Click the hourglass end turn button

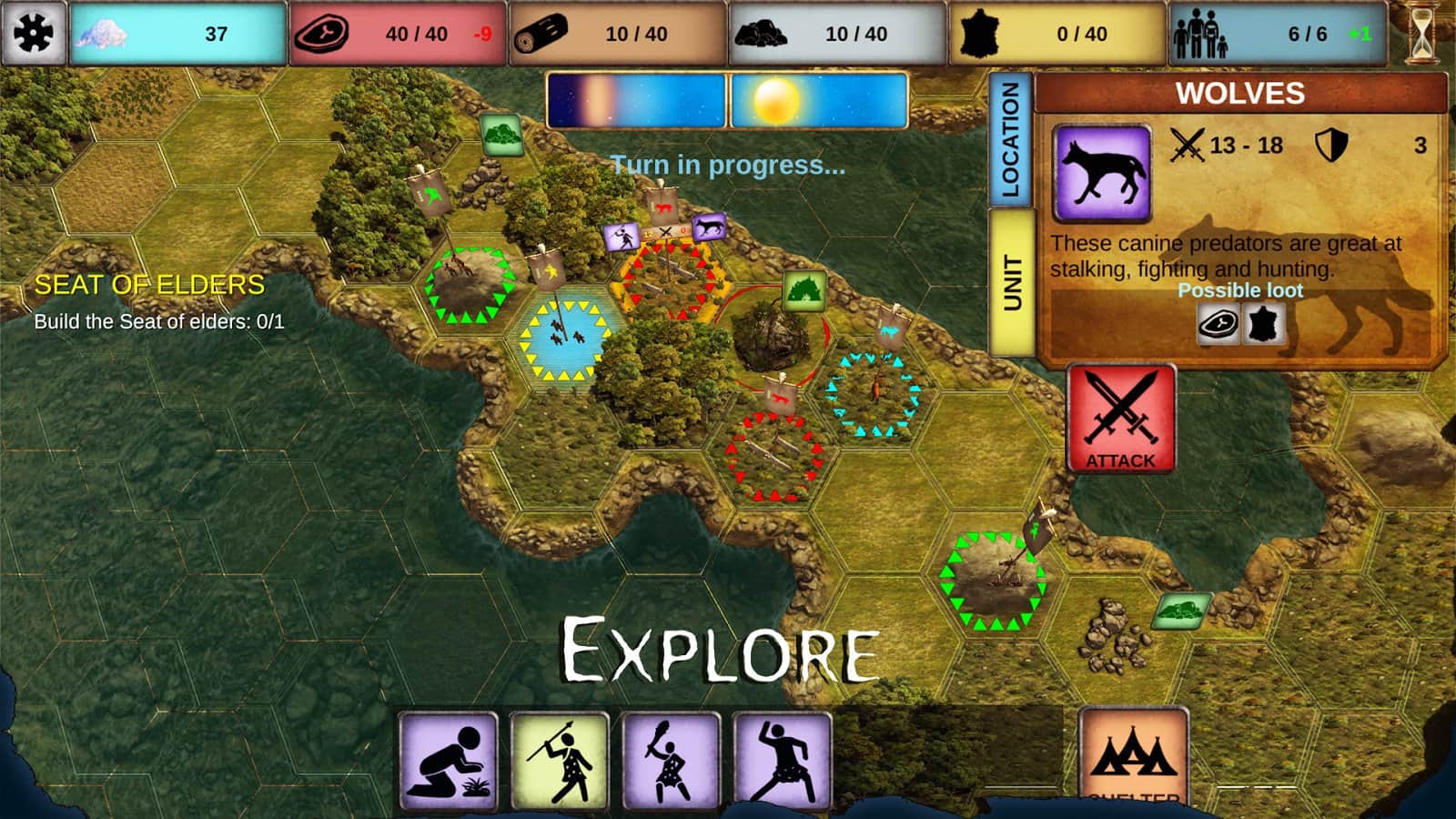pyautogui.click(x=1421, y=34)
